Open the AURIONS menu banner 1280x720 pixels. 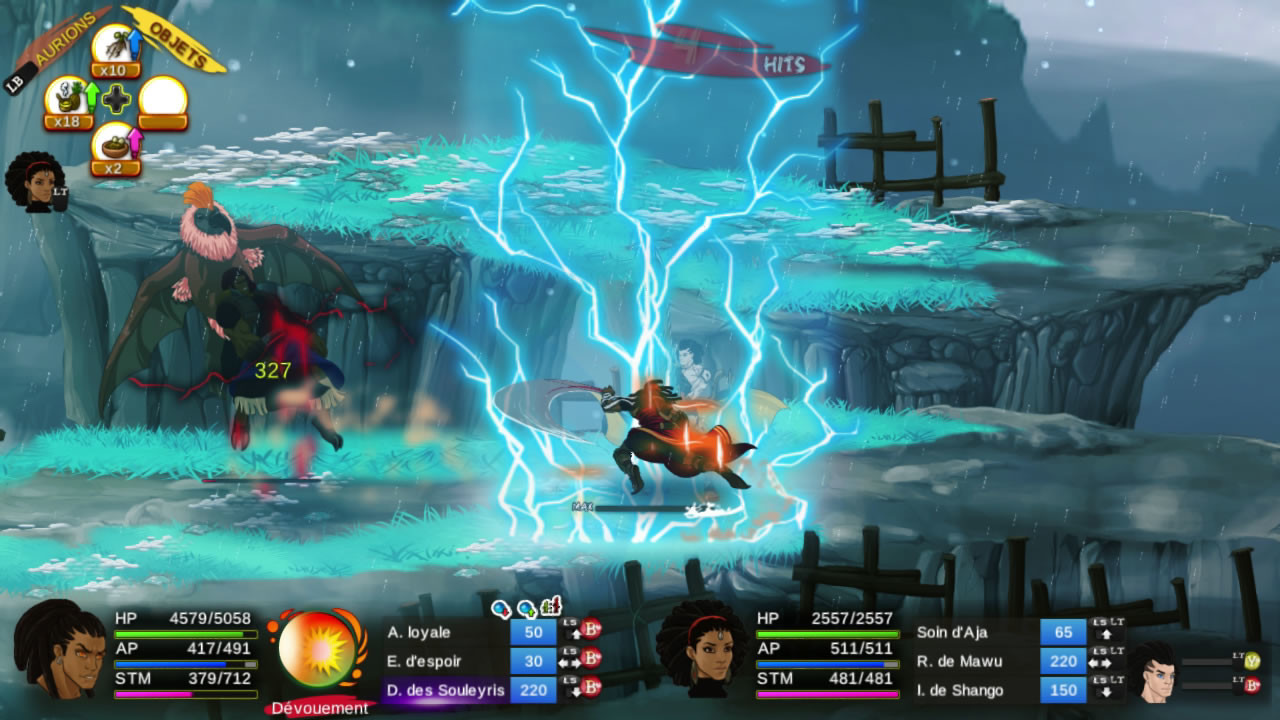point(64,40)
